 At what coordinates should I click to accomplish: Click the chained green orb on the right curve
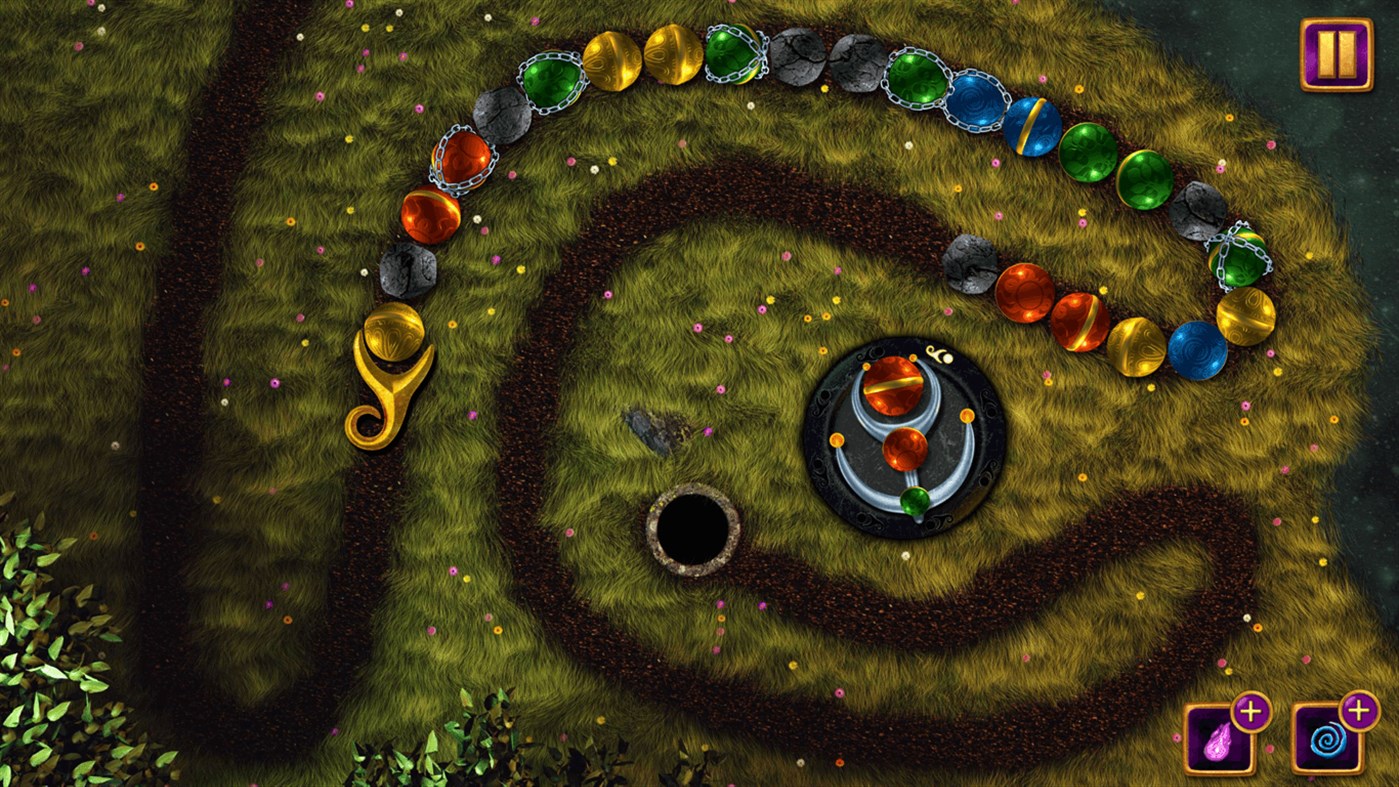pos(1240,258)
